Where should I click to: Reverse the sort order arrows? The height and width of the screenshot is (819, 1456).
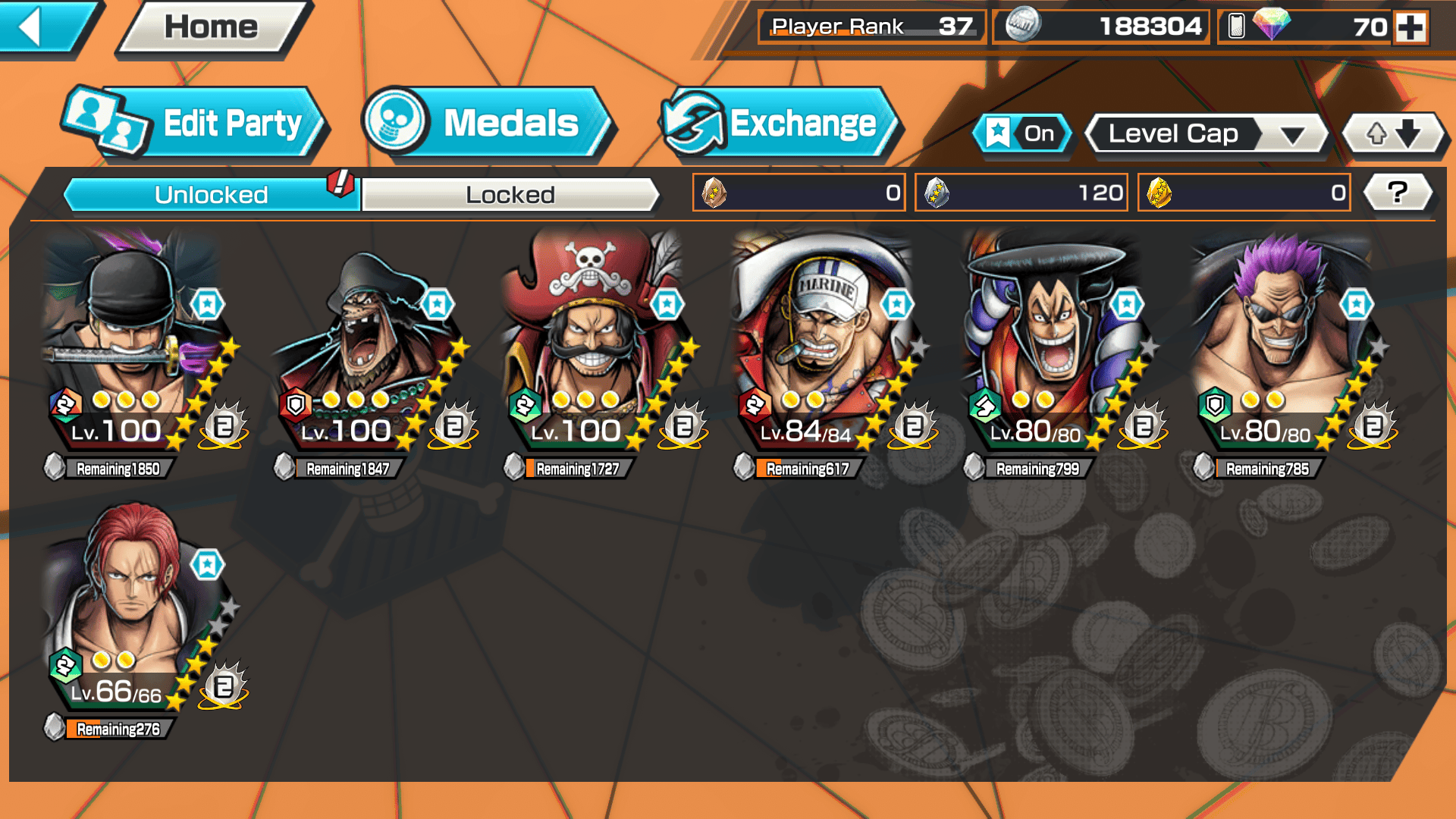1393,134
